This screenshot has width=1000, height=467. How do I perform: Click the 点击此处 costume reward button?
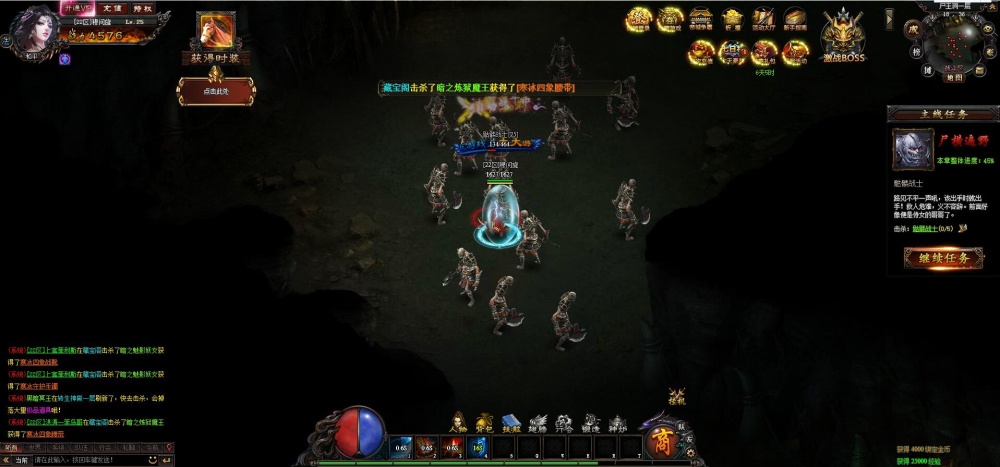click(x=216, y=91)
